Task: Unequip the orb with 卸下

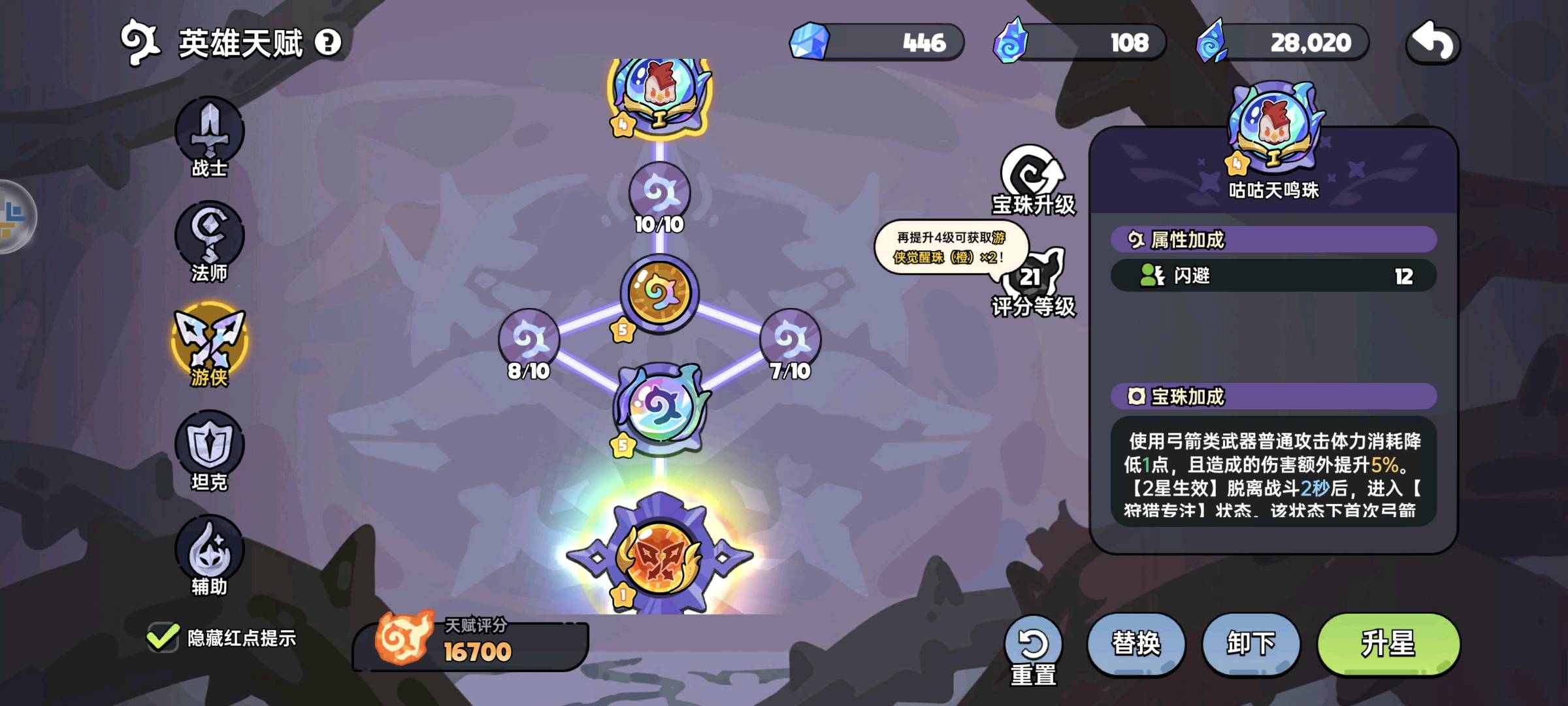Action: (1250, 644)
